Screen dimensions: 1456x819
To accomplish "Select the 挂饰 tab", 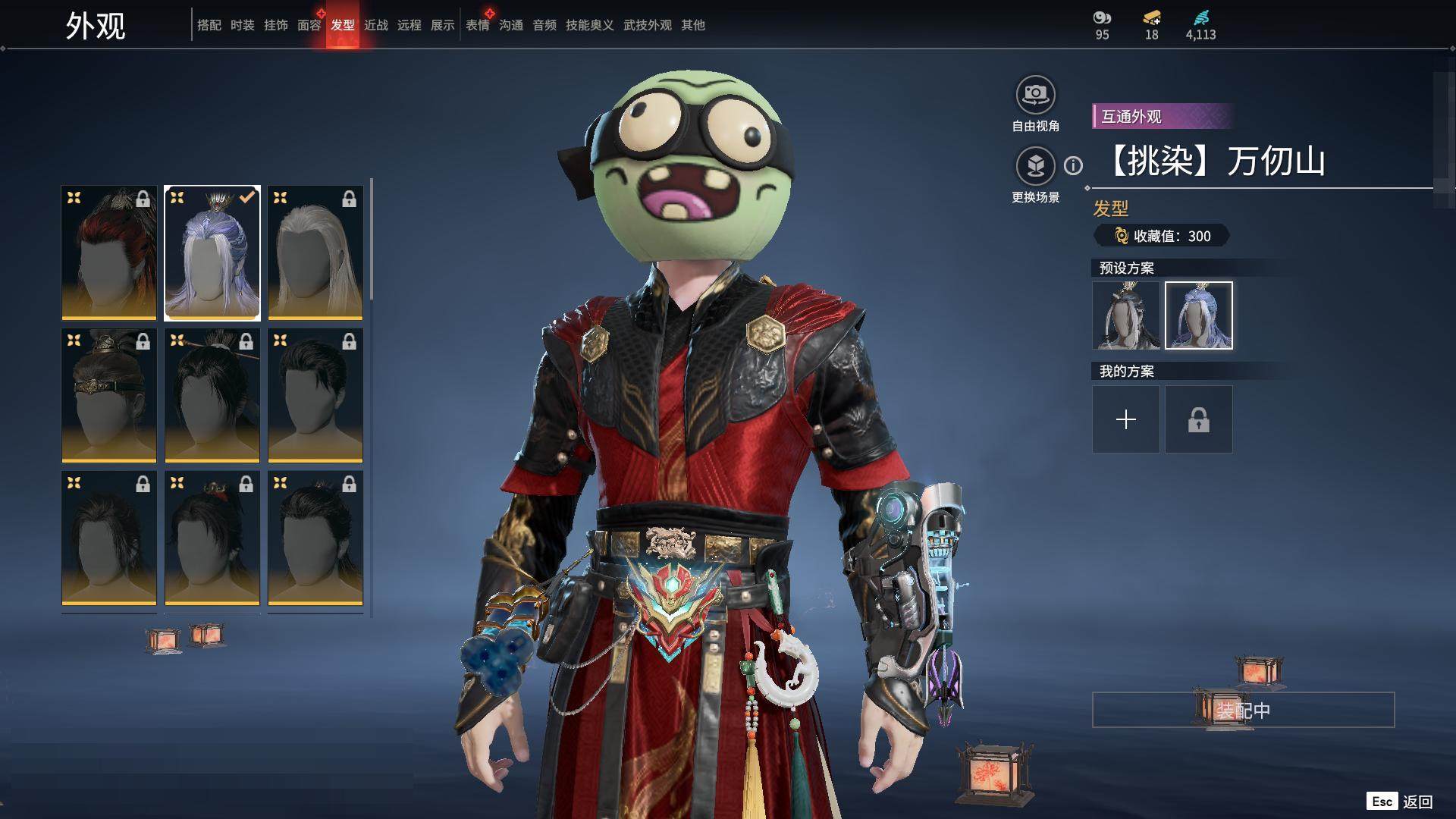I will [275, 25].
